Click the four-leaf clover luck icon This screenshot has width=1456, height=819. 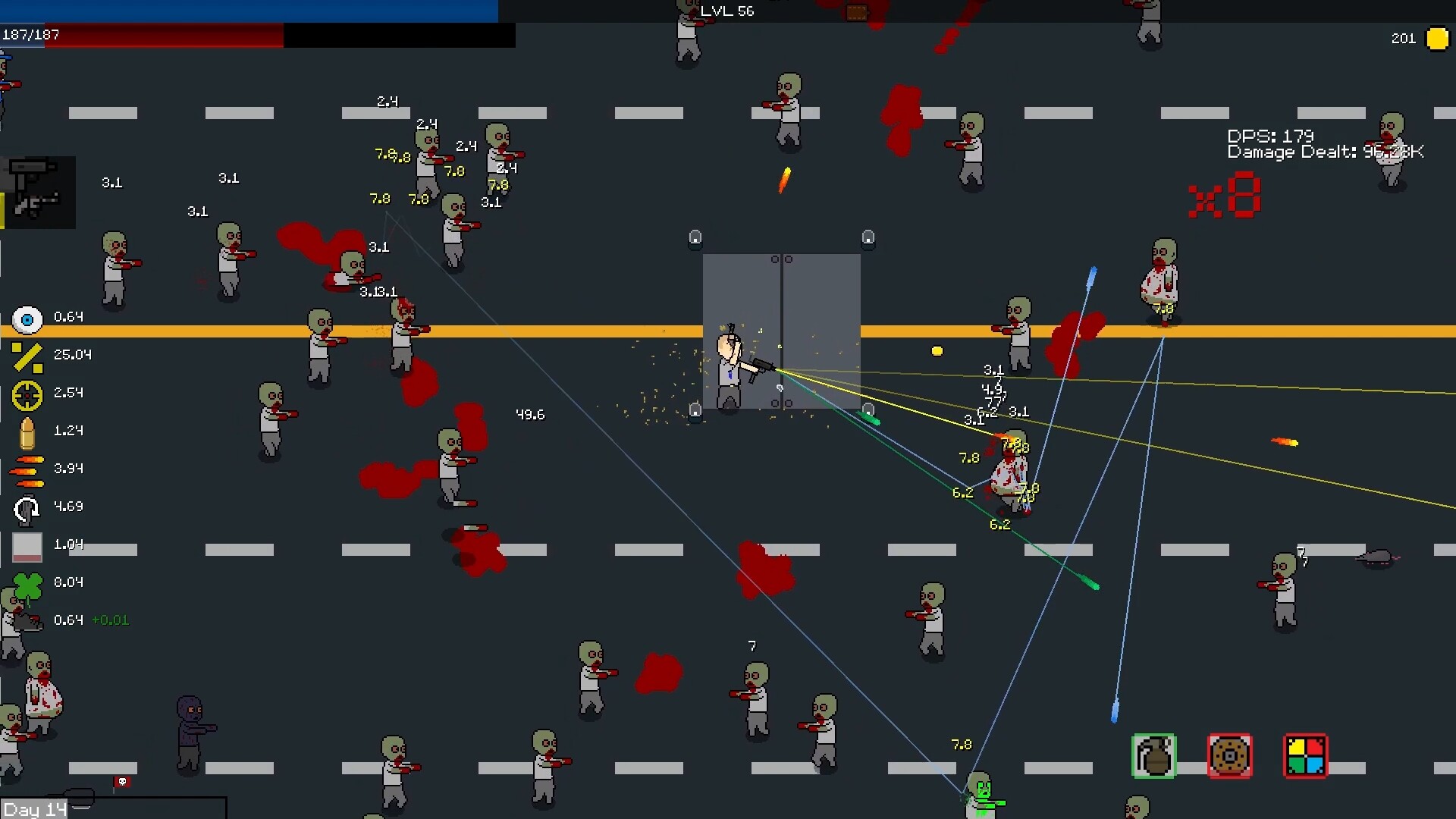[x=27, y=582]
